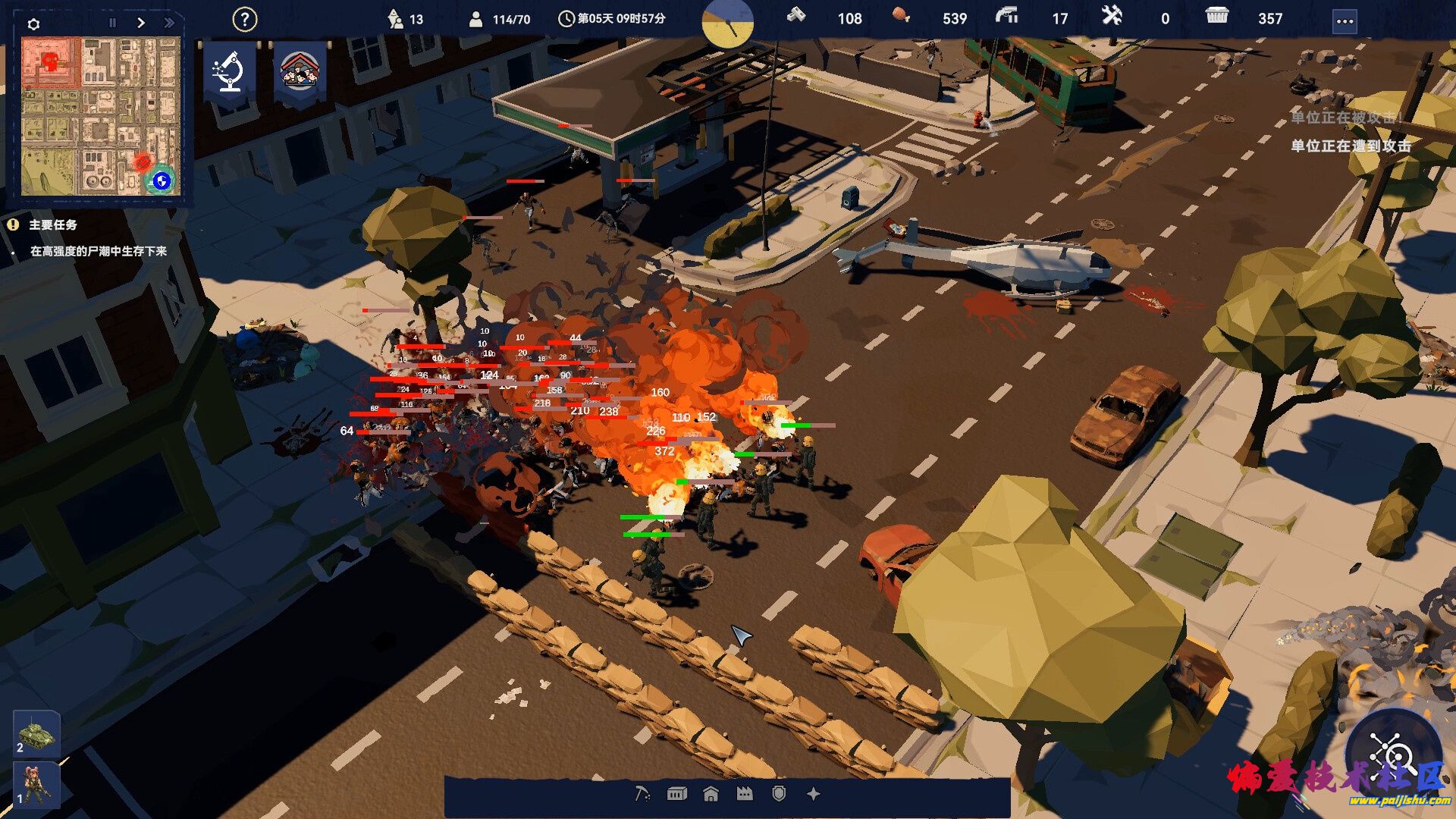Open help with the question mark button

244,20
